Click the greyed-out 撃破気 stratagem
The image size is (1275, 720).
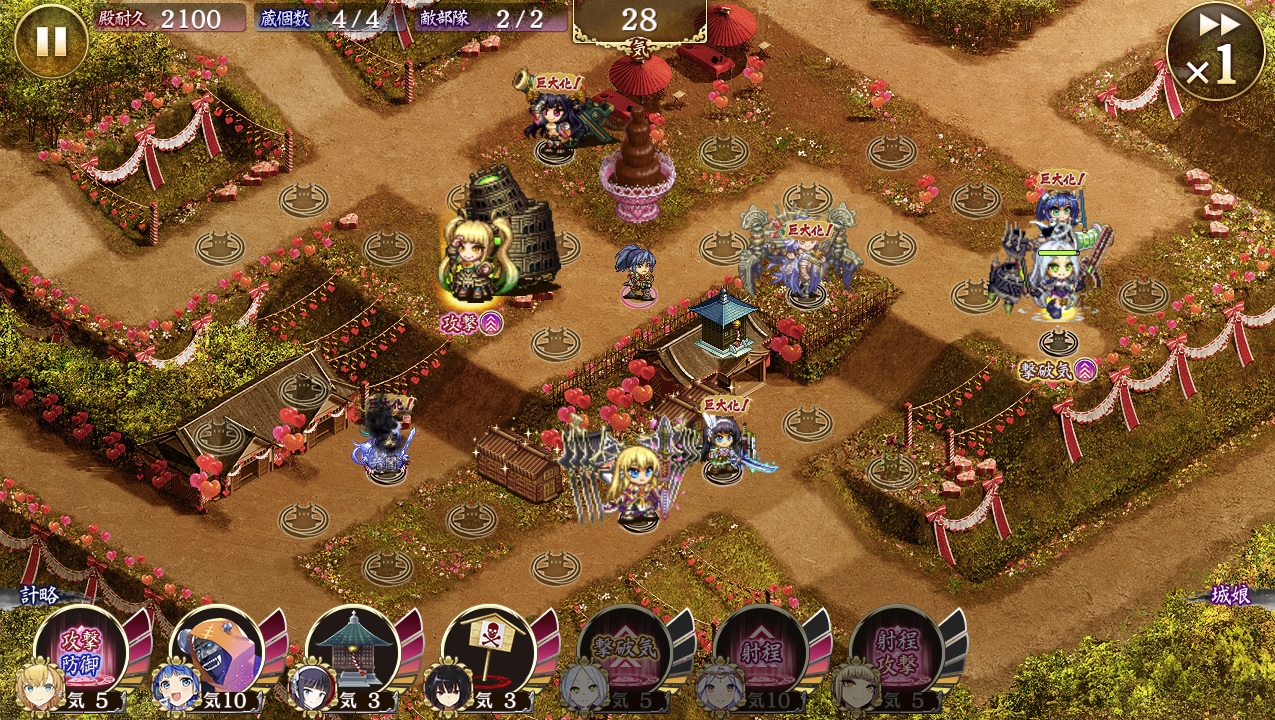tap(624, 653)
